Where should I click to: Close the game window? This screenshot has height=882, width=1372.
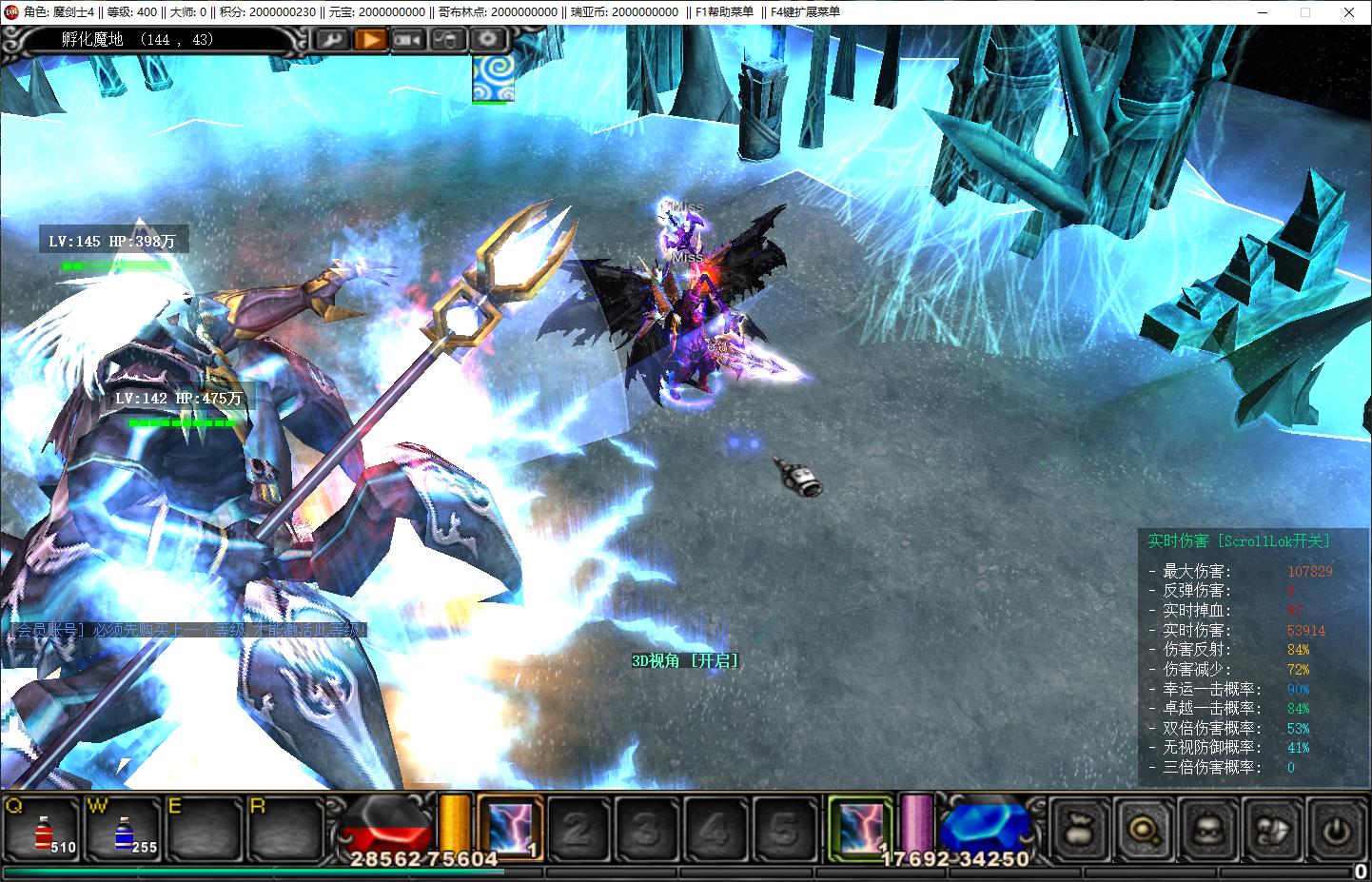[x=1349, y=12]
